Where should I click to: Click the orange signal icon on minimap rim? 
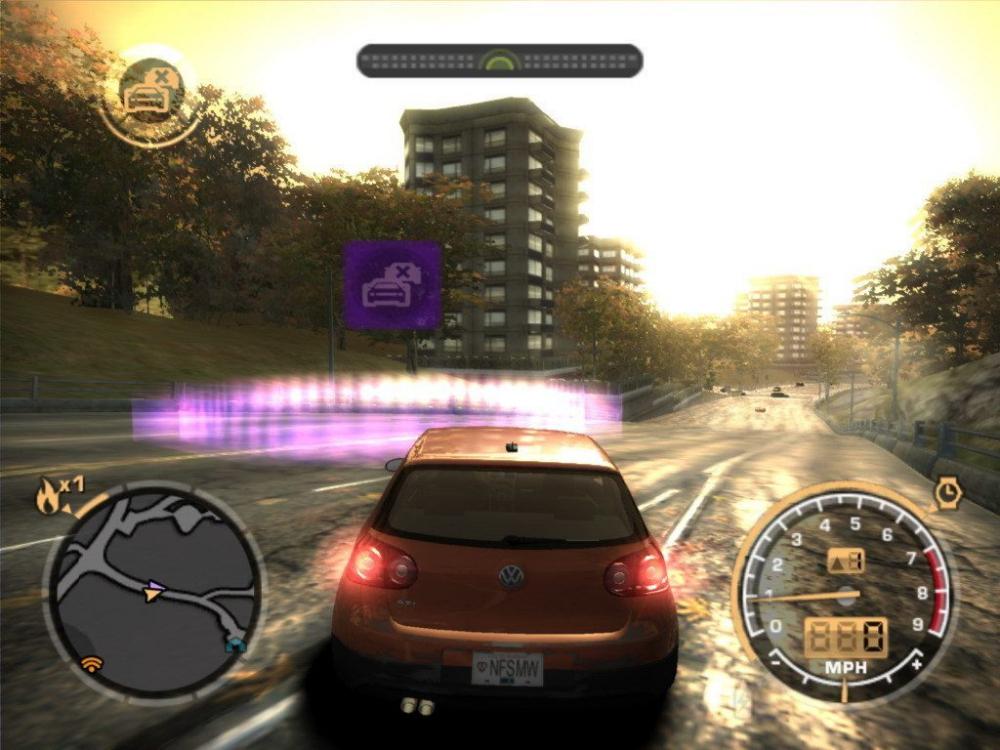pos(92,662)
